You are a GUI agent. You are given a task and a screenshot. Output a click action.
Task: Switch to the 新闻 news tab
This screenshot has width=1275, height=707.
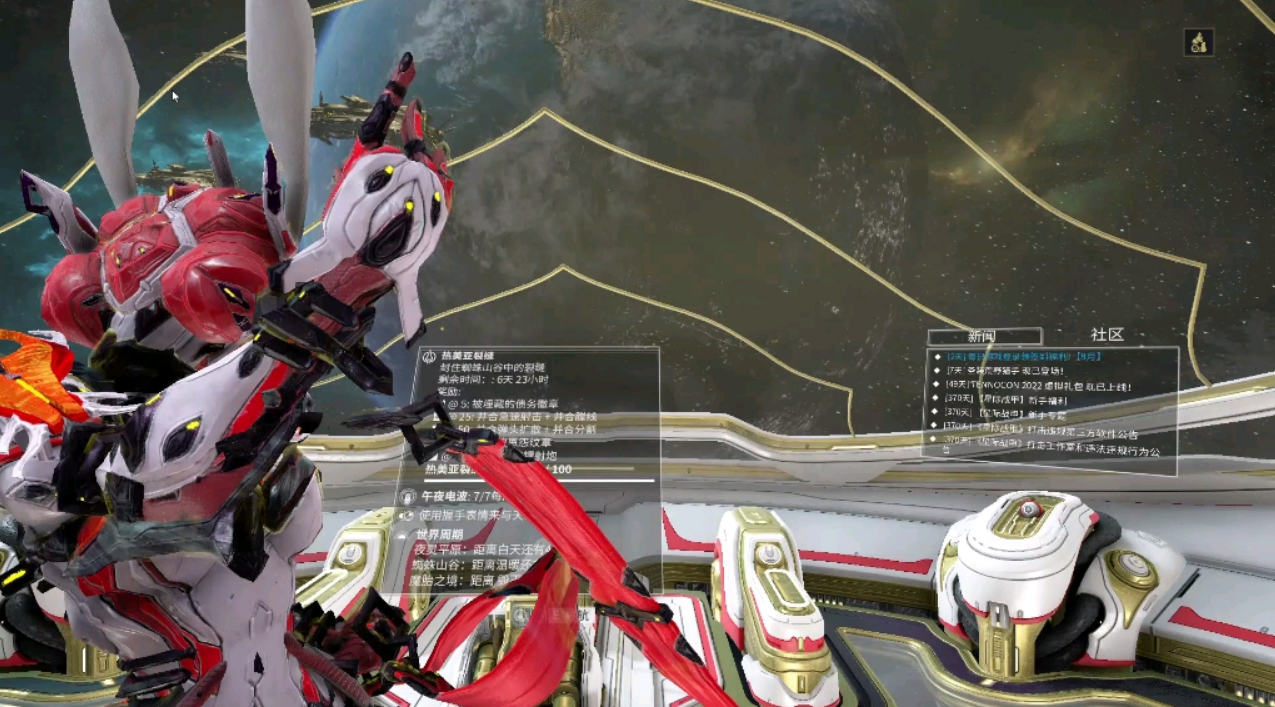(984, 336)
